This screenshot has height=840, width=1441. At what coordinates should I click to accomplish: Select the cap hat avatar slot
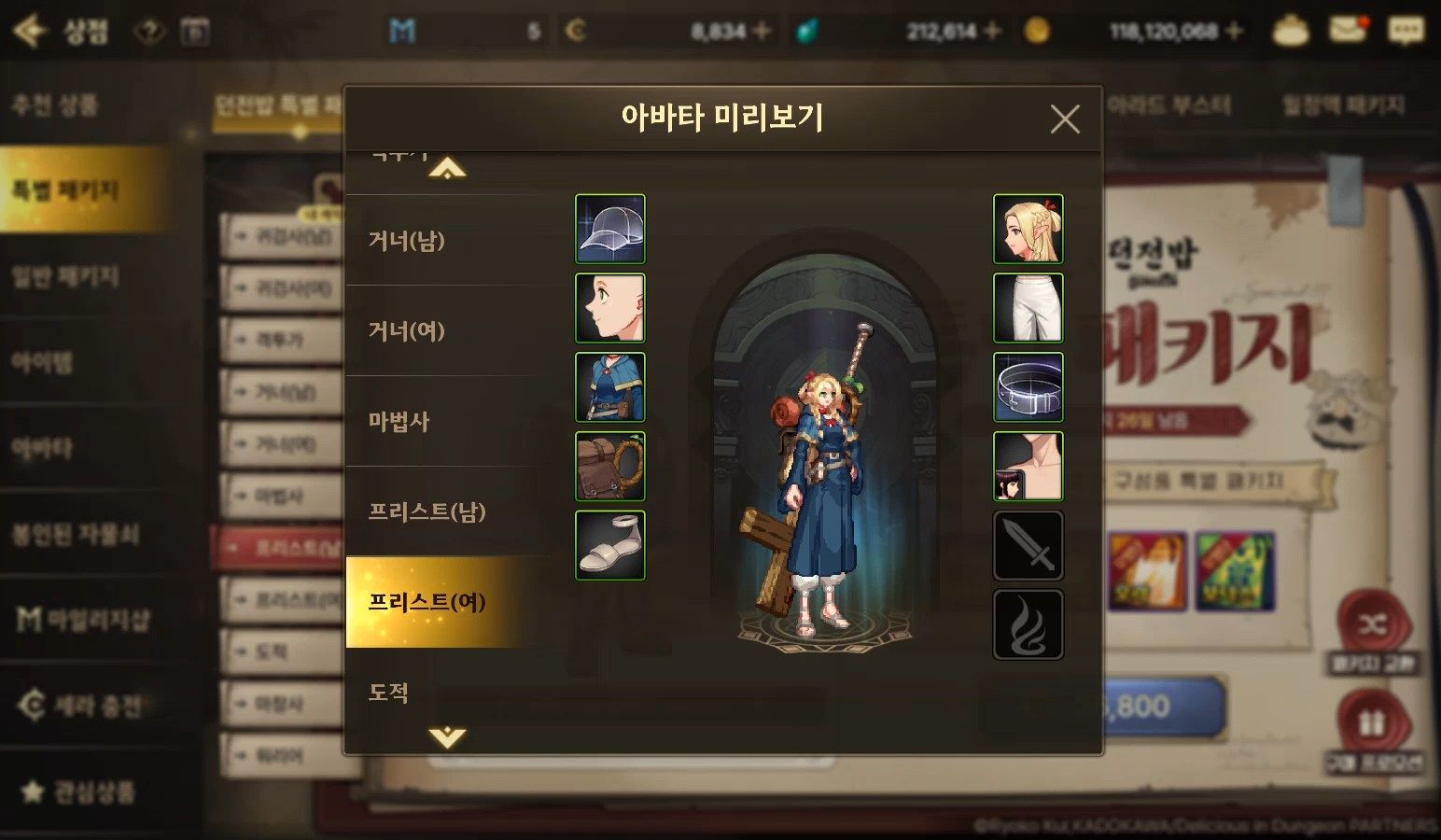610,230
